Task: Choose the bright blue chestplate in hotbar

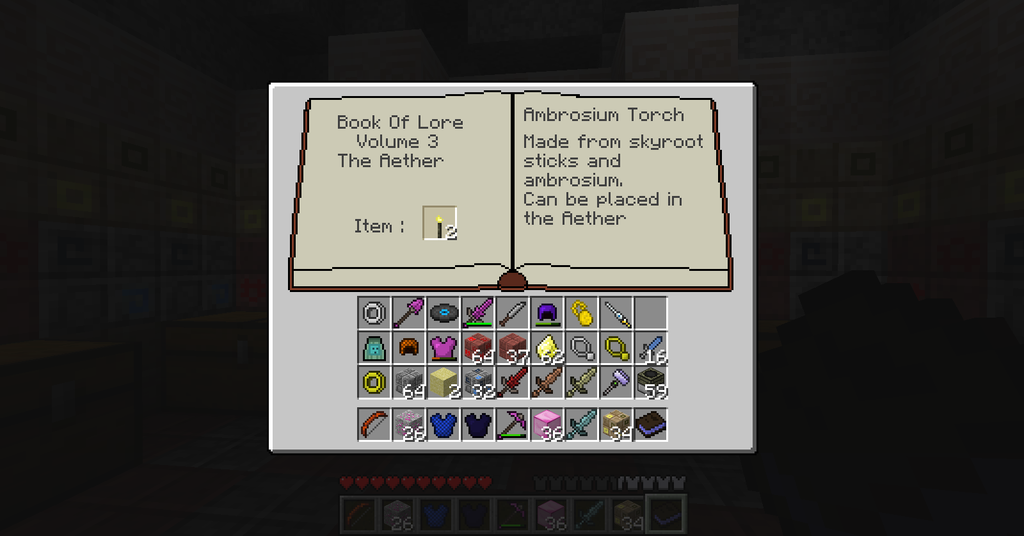Action: click(443, 424)
